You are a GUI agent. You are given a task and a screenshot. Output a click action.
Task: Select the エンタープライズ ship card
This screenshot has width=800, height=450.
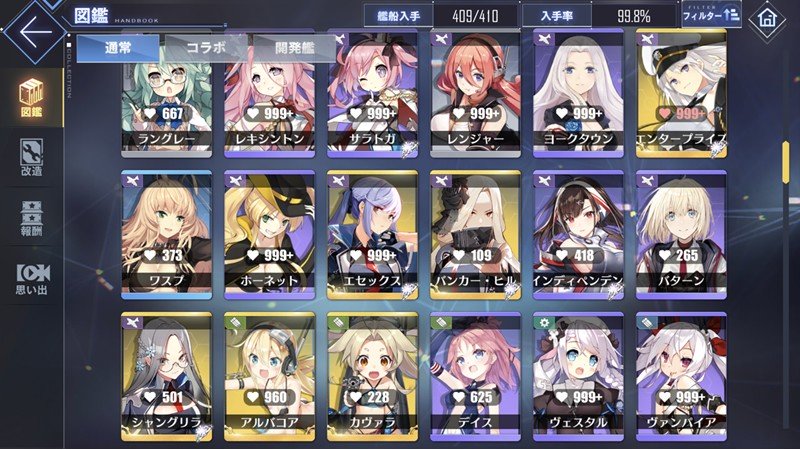click(x=680, y=95)
